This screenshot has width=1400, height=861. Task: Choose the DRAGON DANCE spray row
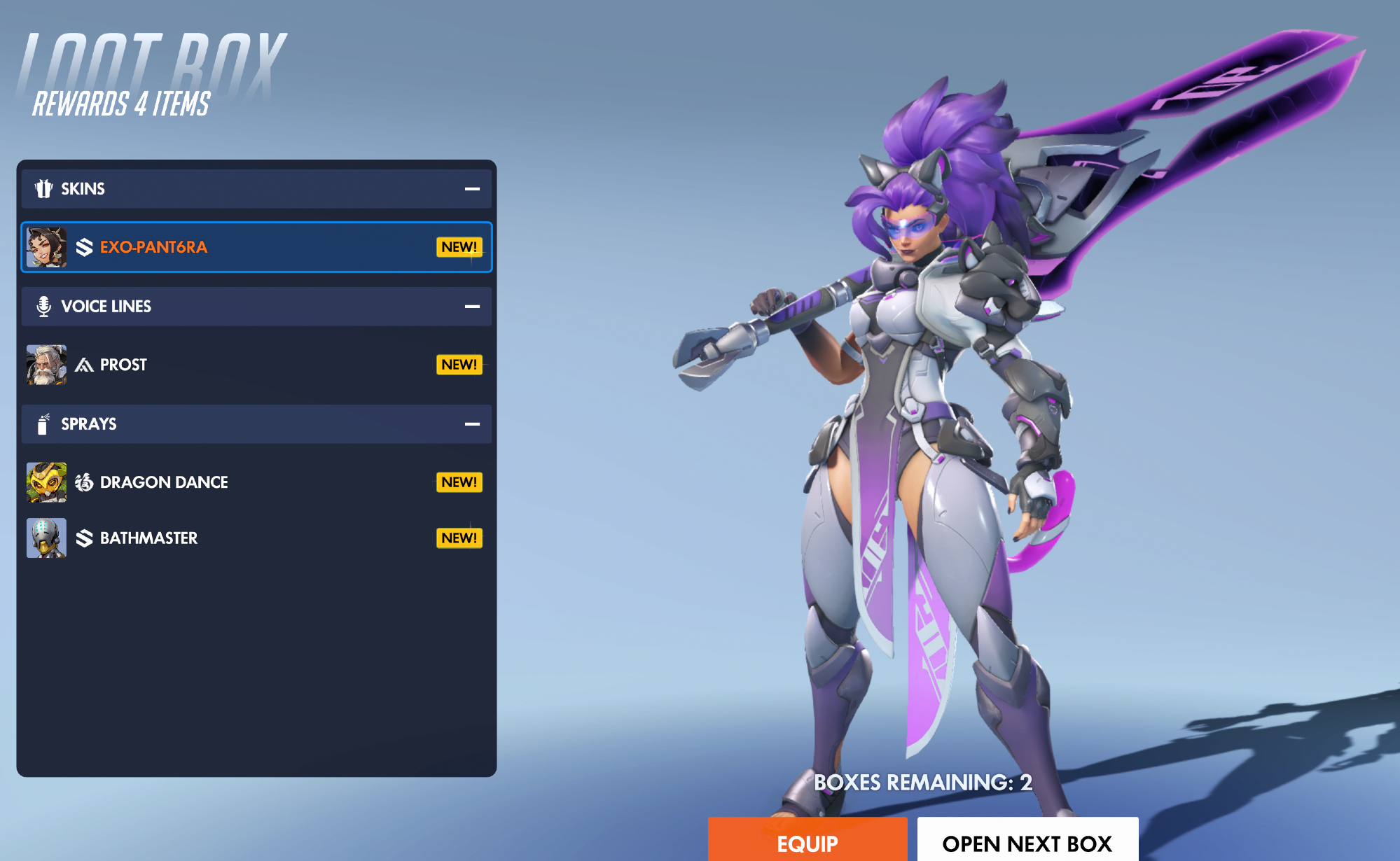pyautogui.click(x=256, y=482)
